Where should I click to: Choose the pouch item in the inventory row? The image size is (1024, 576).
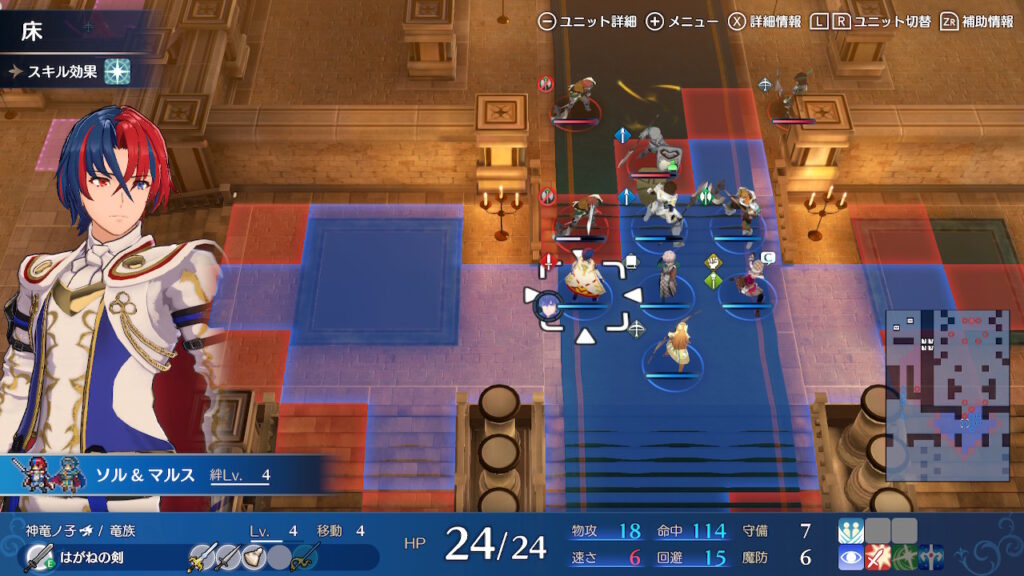click(255, 557)
